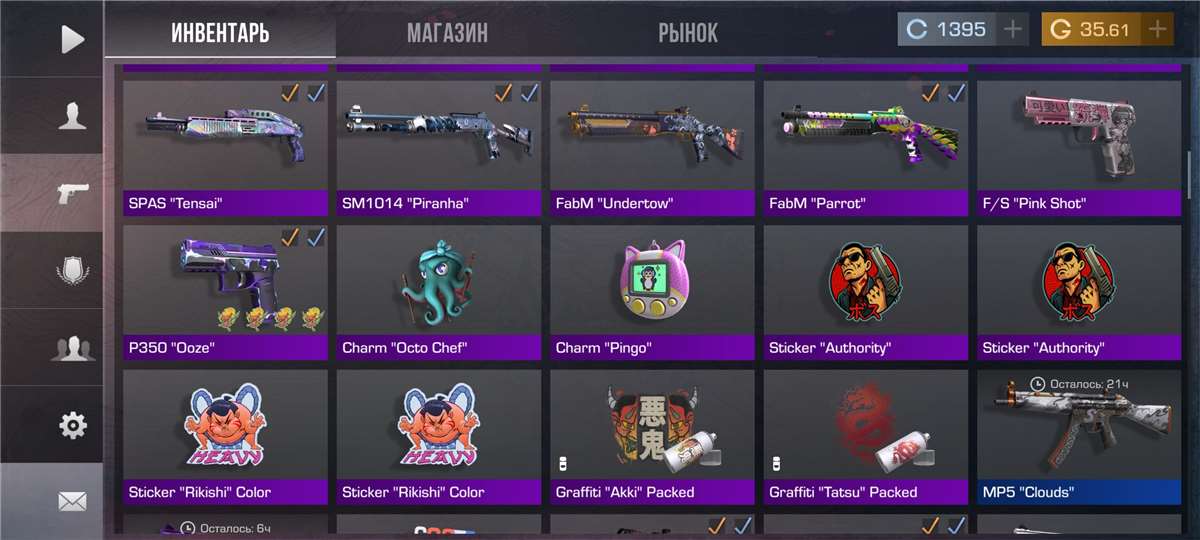The image size is (1200, 540).
Task: Pick the Graffiti "Akki" Packed item
Action: (652, 436)
